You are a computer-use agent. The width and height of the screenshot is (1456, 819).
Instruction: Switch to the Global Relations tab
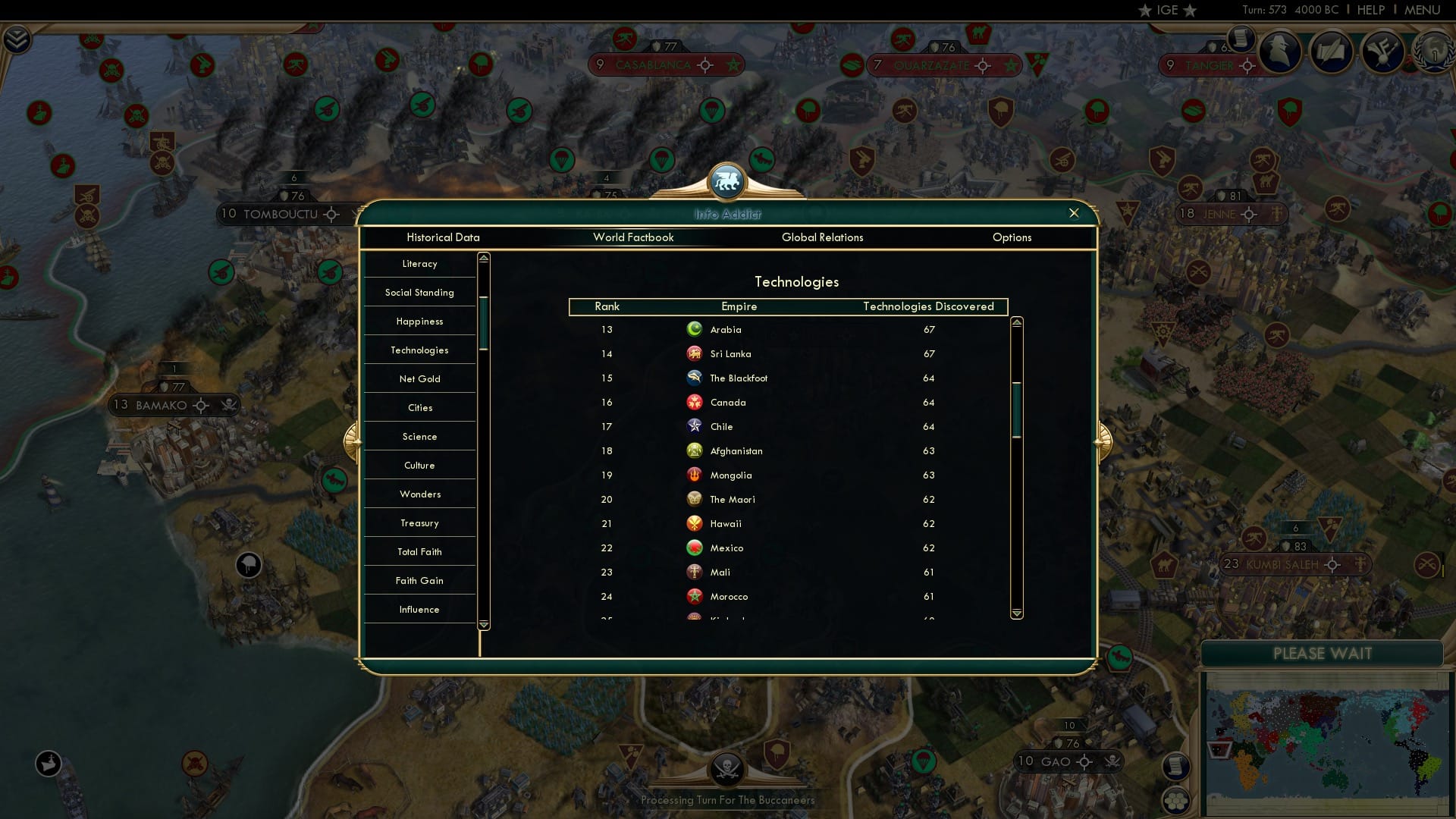click(823, 237)
